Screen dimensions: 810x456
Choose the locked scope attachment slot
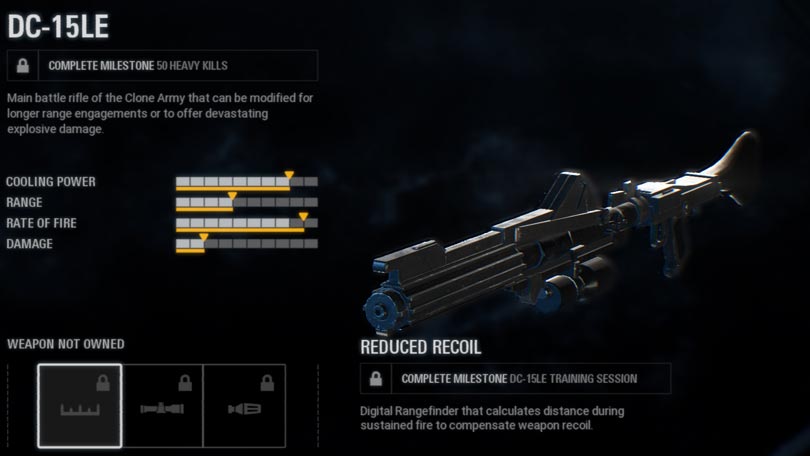[x=162, y=405]
